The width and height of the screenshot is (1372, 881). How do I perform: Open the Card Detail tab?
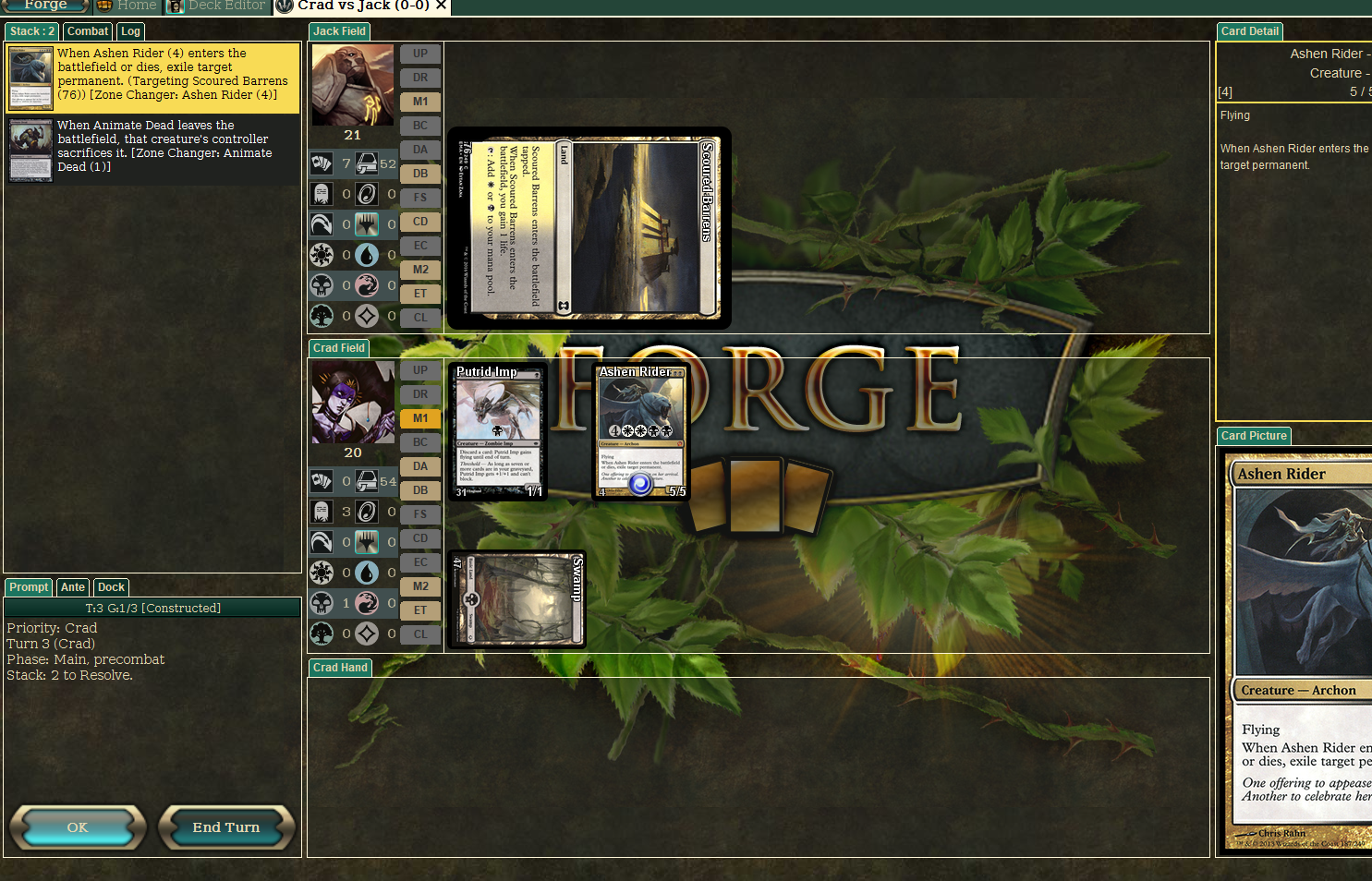[1249, 31]
